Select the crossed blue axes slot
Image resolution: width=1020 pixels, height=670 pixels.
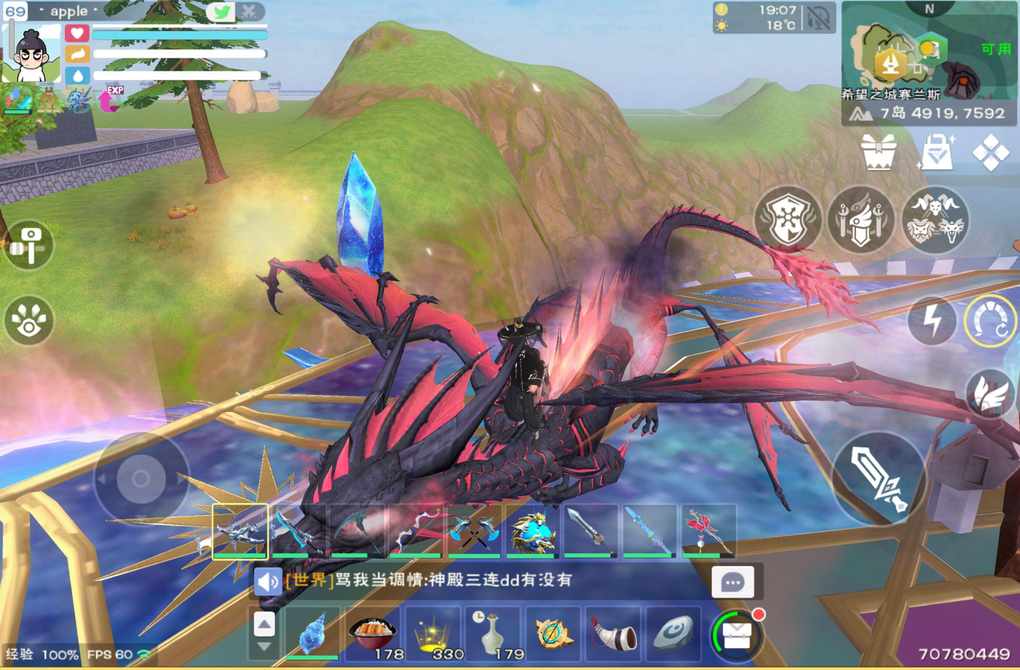pos(475,530)
